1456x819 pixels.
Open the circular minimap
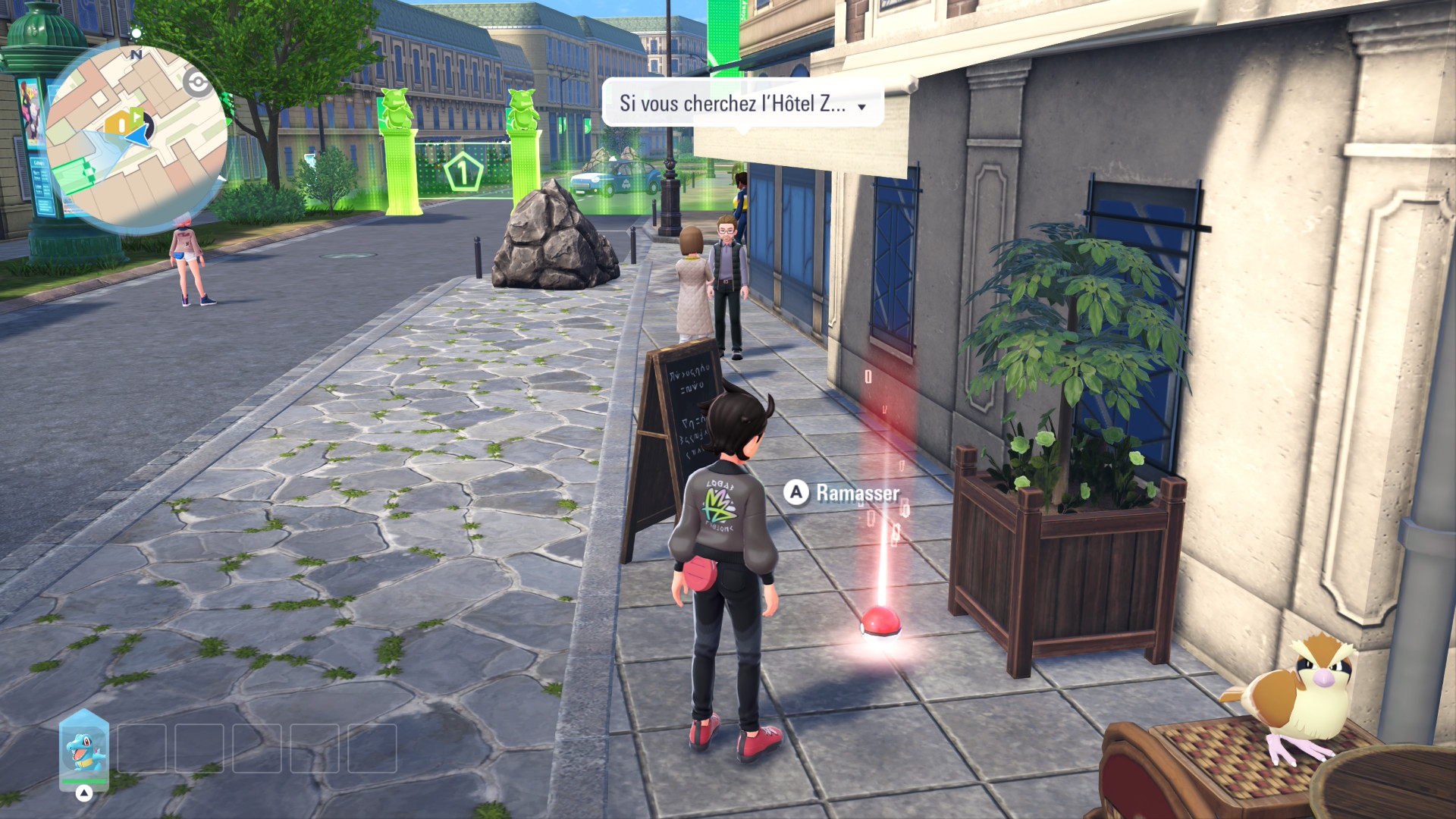[x=136, y=136]
